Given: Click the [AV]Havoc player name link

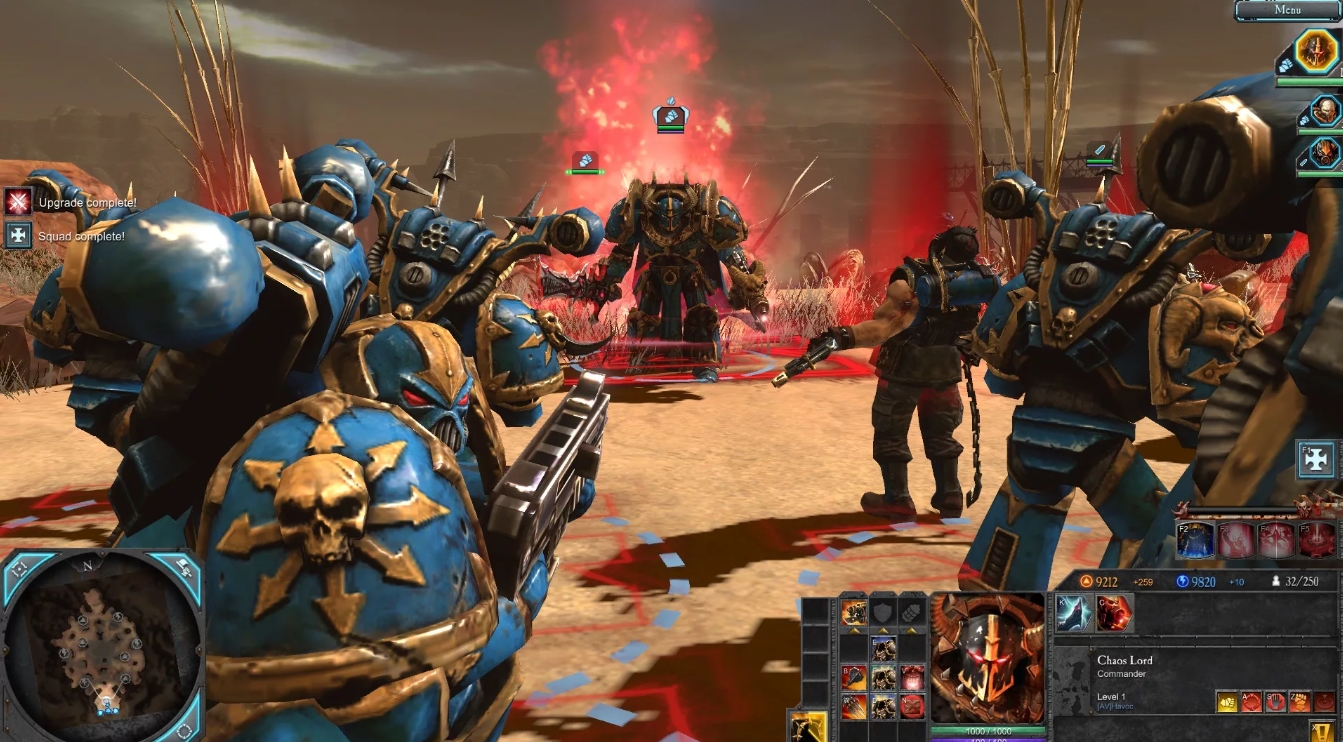Looking at the screenshot, I should 1113,706.
